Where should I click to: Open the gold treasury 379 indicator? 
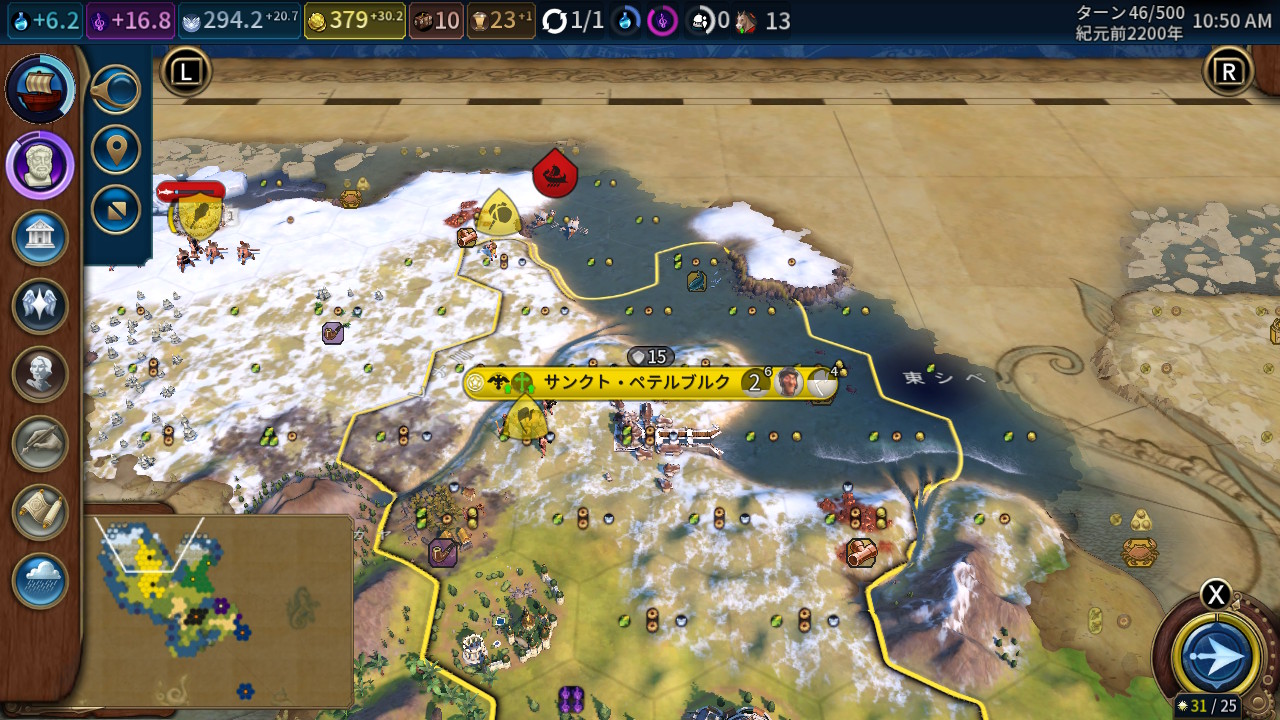[355, 20]
